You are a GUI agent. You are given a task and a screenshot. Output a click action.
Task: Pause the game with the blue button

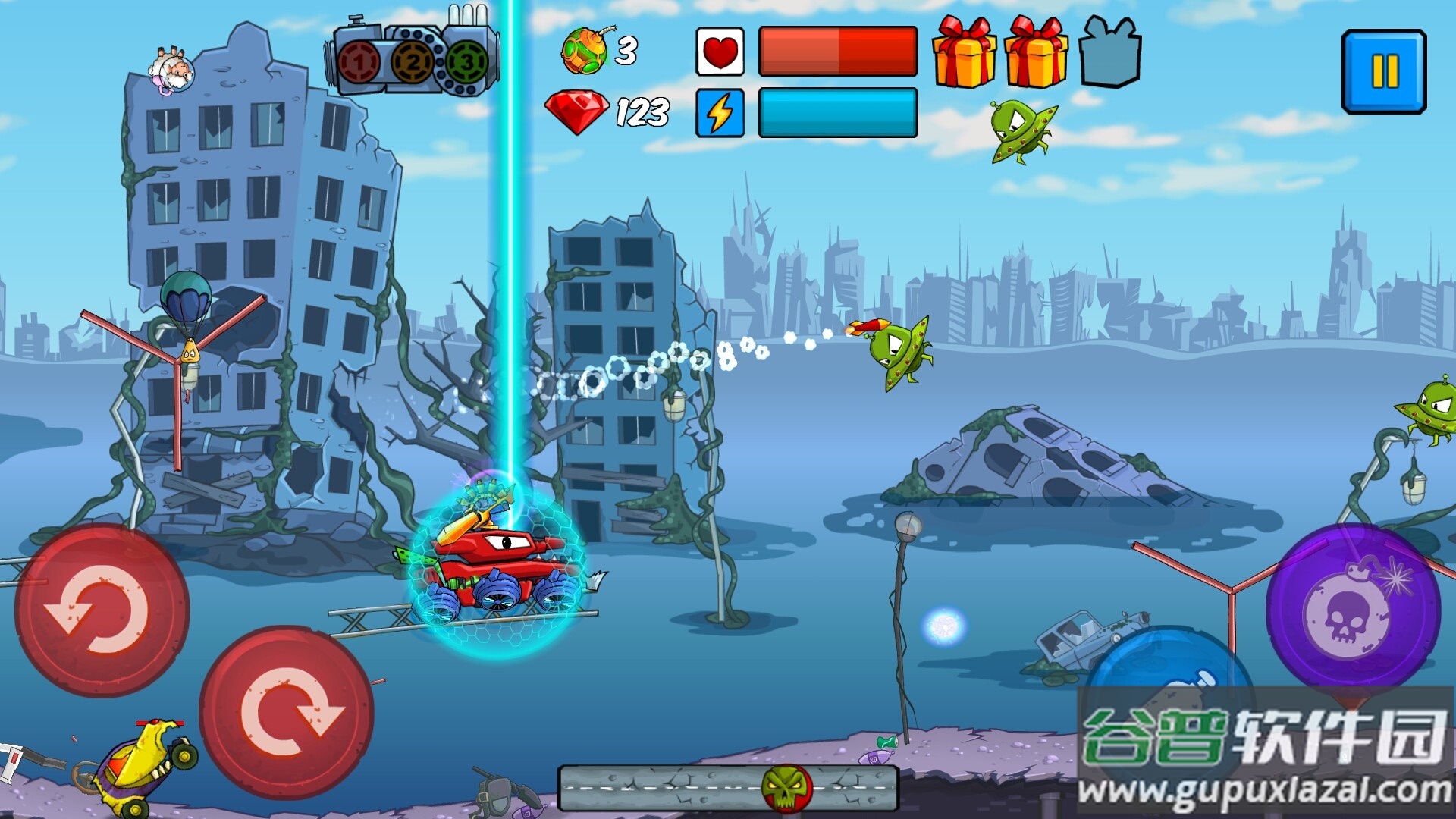tap(1384, 72)
